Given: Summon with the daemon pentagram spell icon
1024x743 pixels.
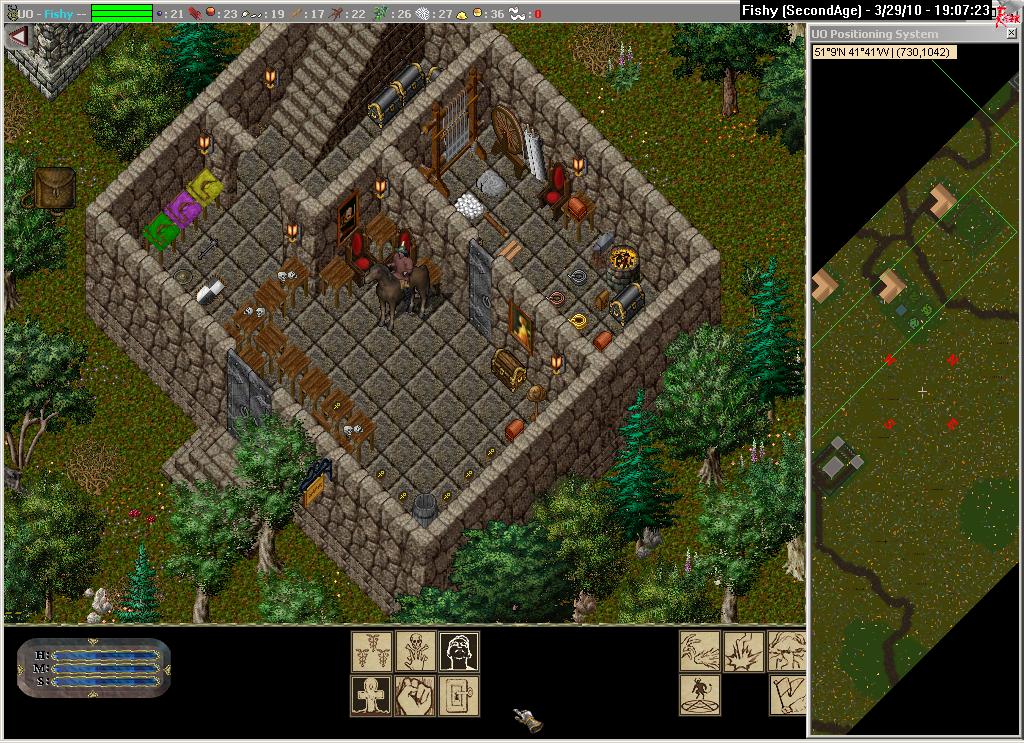Looking at the screenshot, I should pyautogui.click(x=699, y=695).
